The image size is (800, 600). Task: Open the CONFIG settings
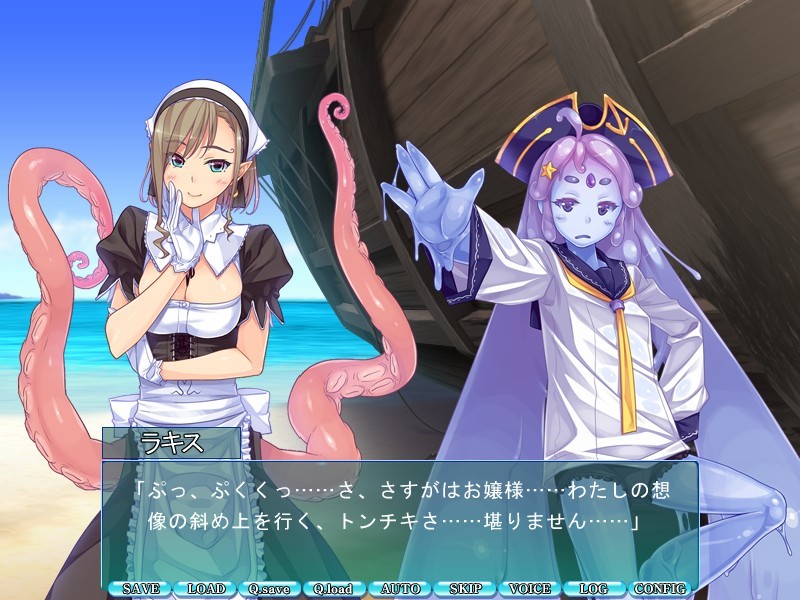pyautogui.click(x=660, y=589)
